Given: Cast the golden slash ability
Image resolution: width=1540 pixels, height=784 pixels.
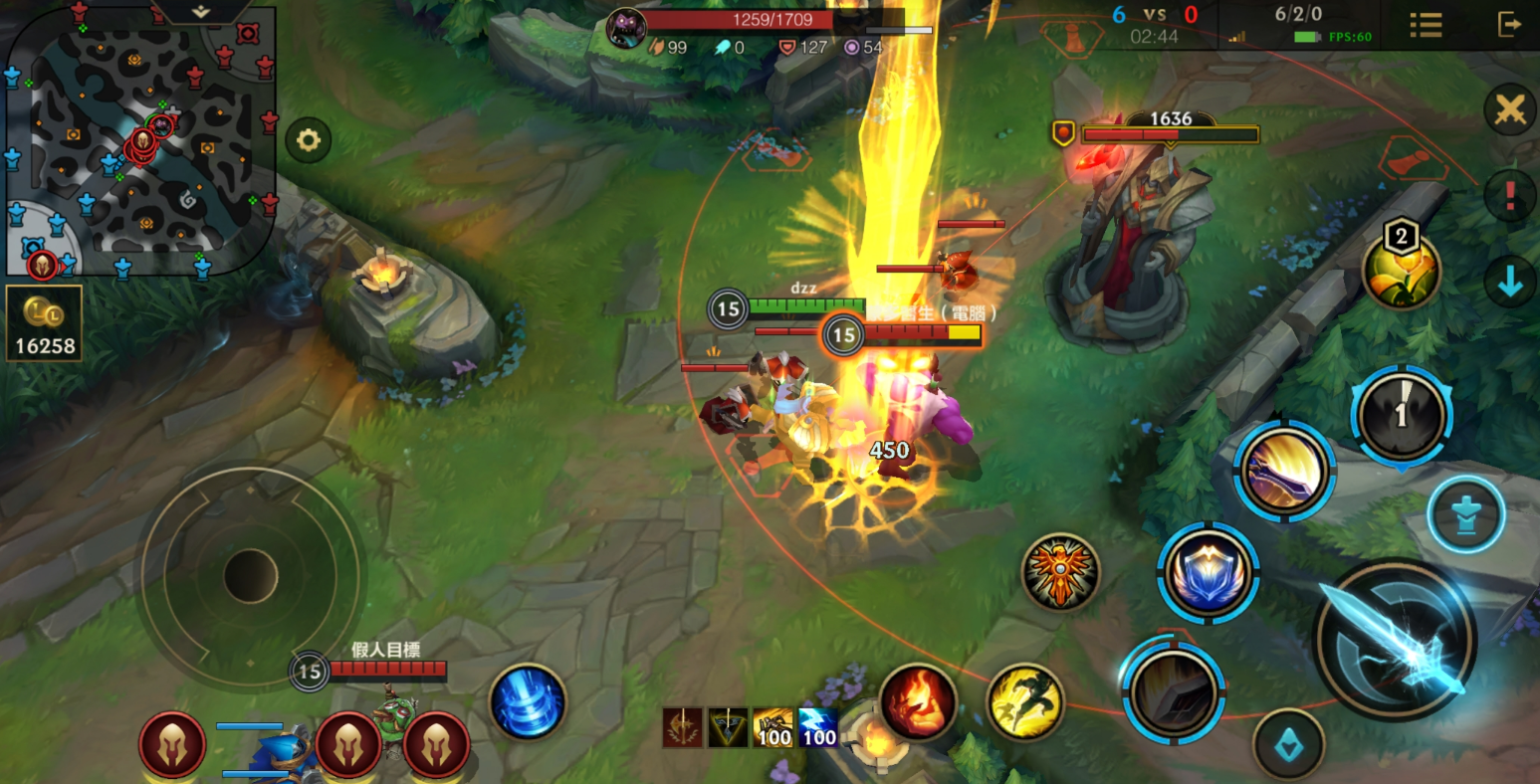Looking at the screenshot, I should (1284, 471).
